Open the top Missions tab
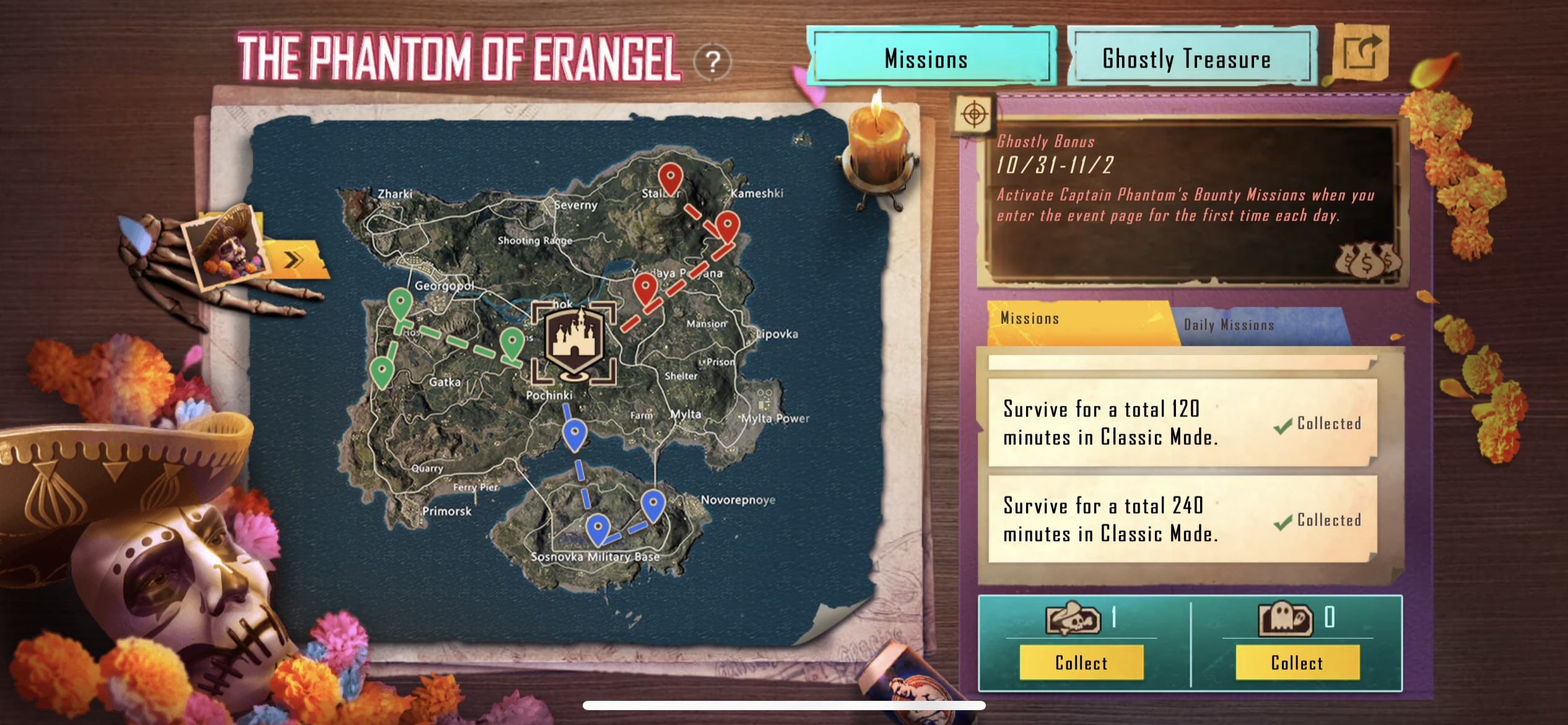 tap(926, 59)
